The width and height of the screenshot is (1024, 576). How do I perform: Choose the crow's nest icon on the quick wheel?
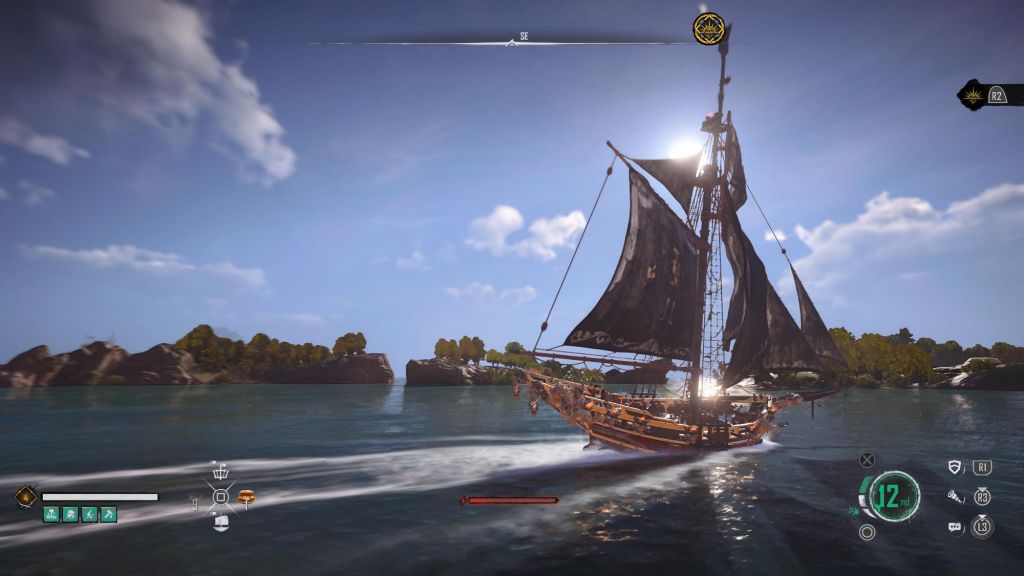(221, 471)
